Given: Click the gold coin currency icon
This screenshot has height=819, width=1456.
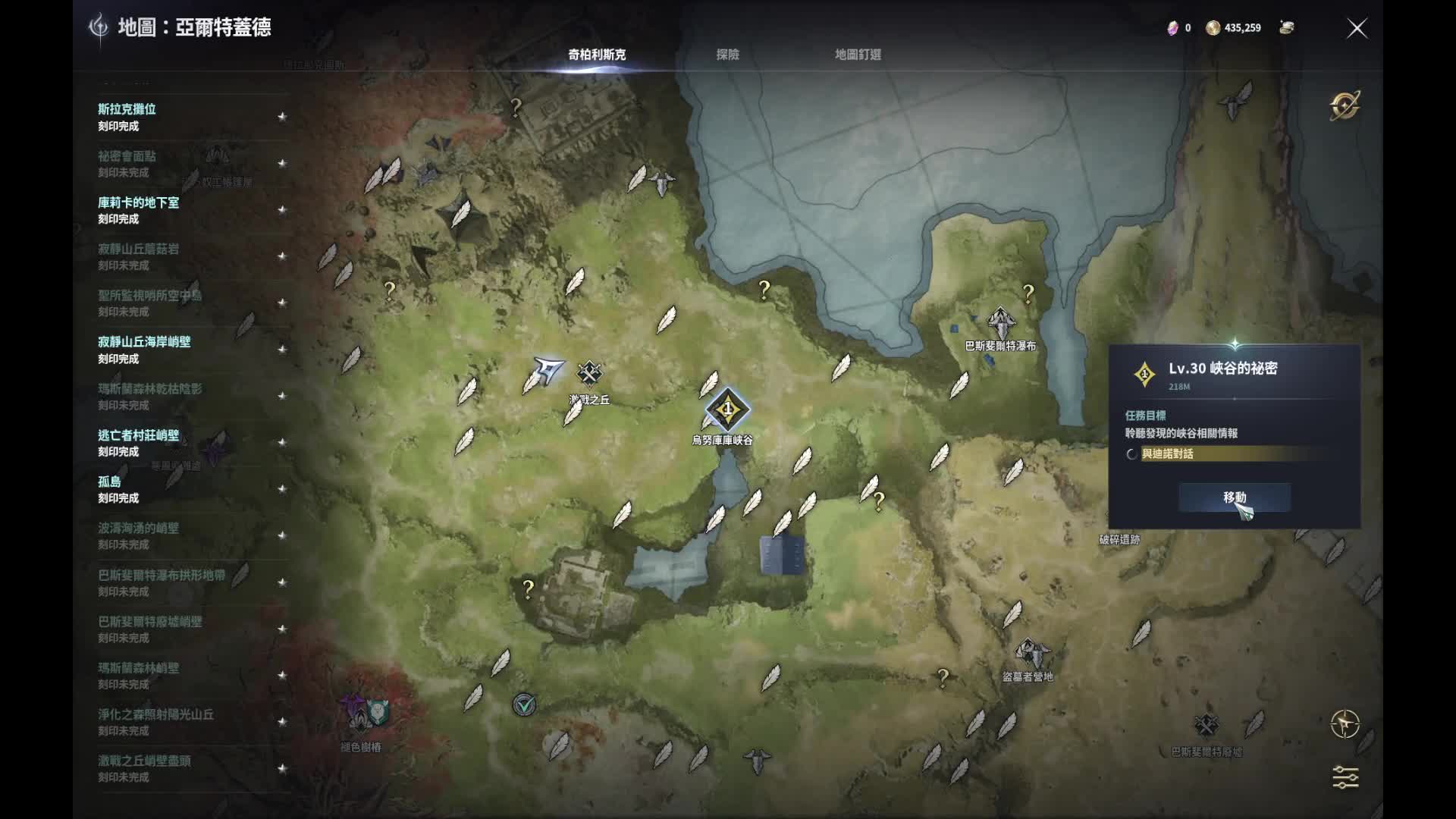Looking at the screenshot, I should point(1213,28).
